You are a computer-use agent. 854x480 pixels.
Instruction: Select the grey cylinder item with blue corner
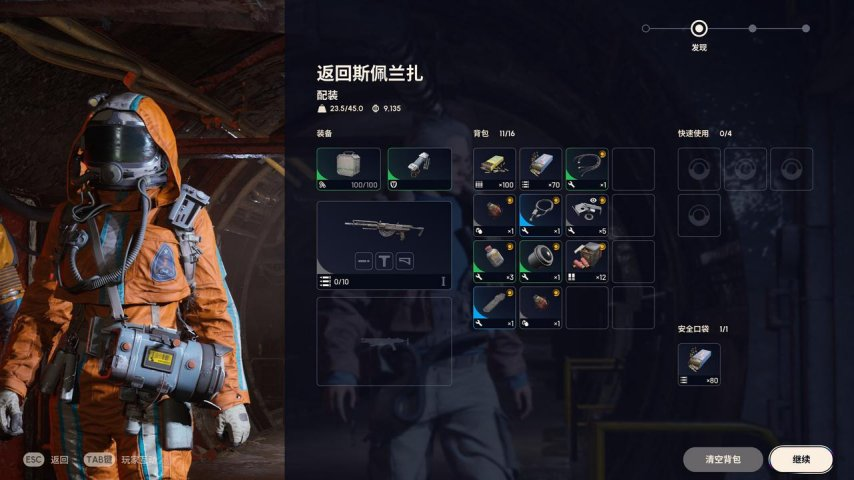click(494, 307)
